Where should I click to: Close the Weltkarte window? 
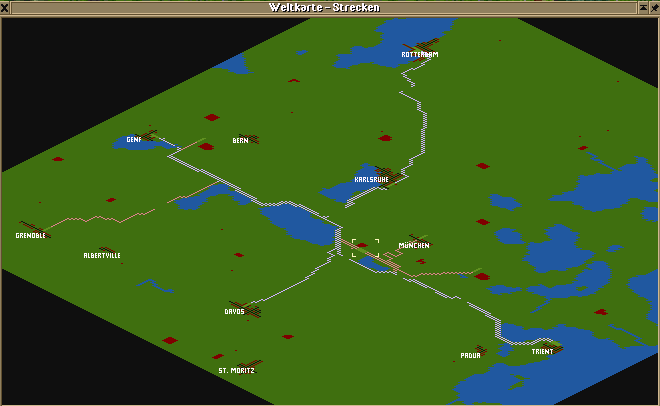pos(7,7)
